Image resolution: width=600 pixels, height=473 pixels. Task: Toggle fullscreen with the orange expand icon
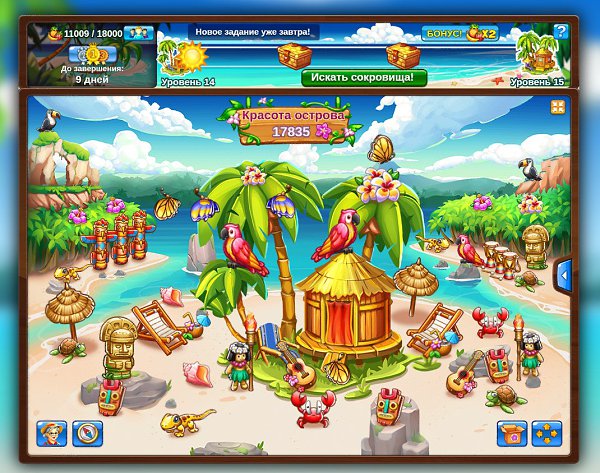click(557, 106)
